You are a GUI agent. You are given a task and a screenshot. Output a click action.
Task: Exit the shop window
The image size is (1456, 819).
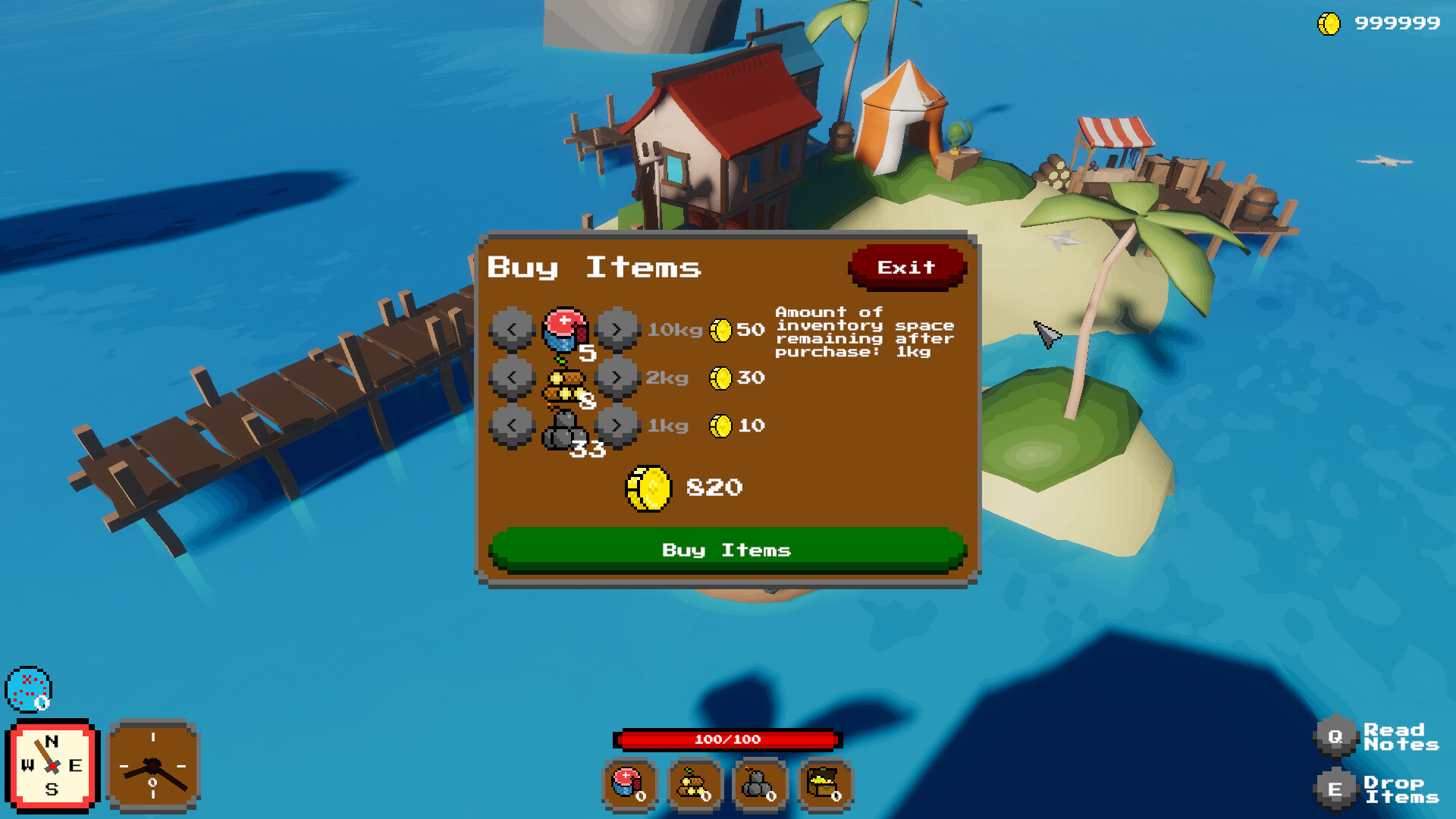pos(907,267)
